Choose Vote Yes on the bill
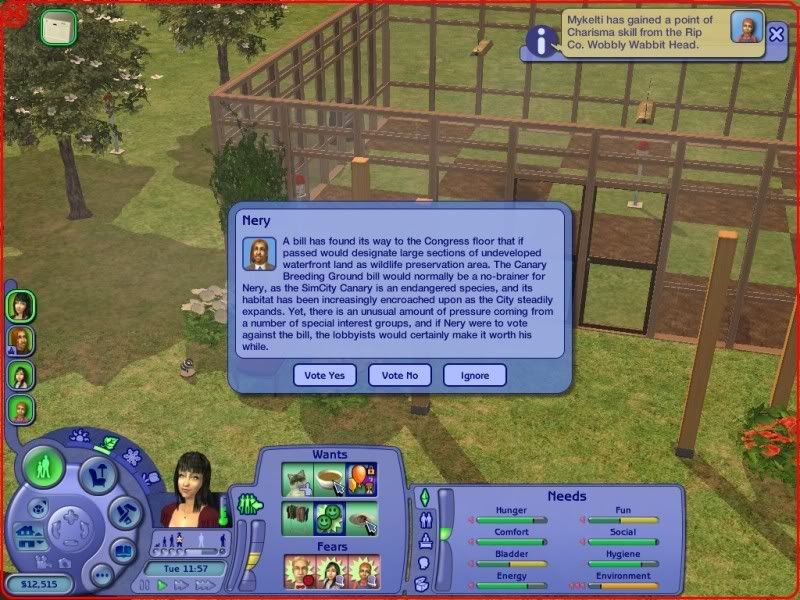This screenshot has width=800, height=600. (x=323, y=375)
